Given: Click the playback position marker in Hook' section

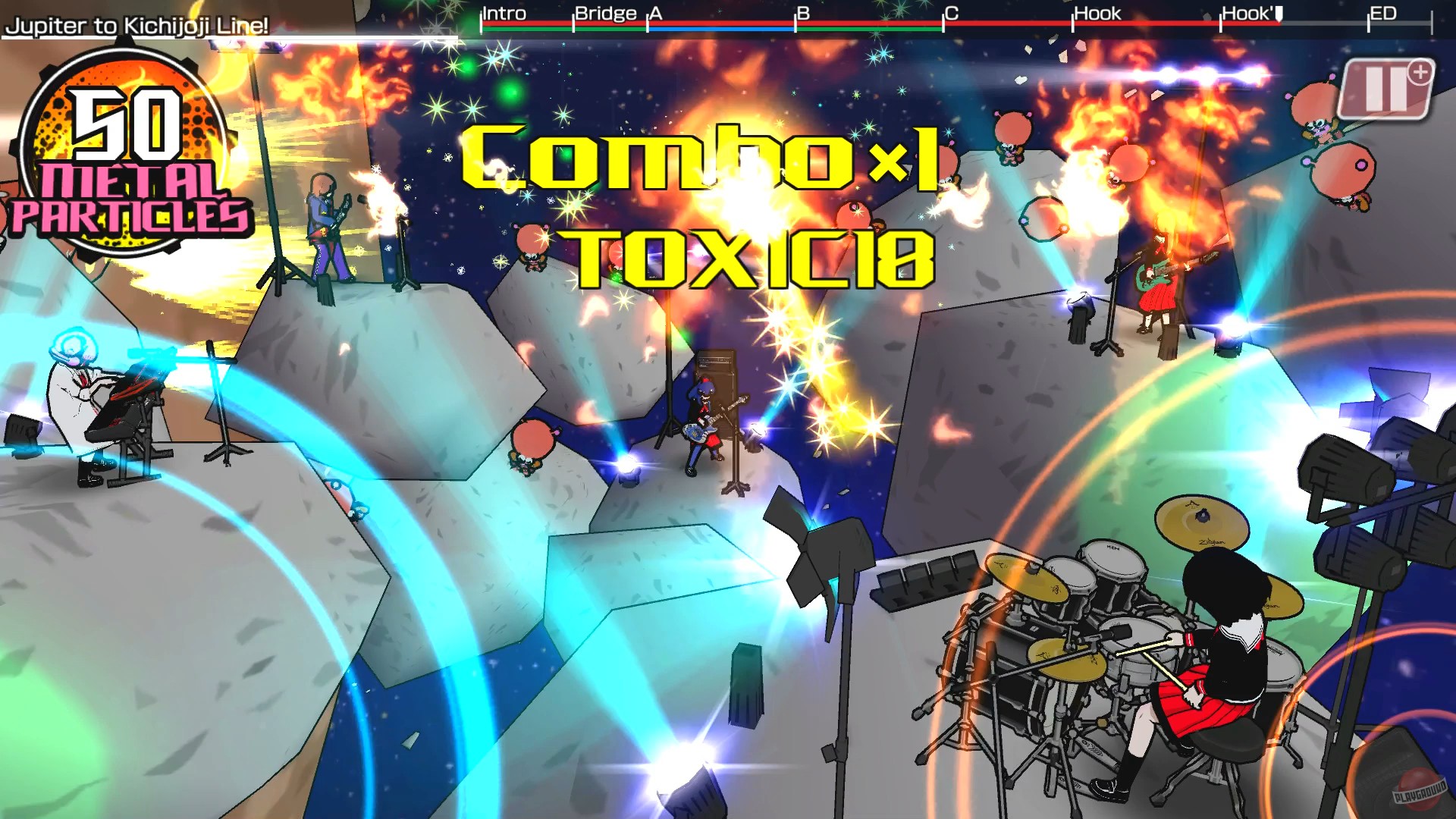Looking at the screenshot, I should pos(1278,12).
